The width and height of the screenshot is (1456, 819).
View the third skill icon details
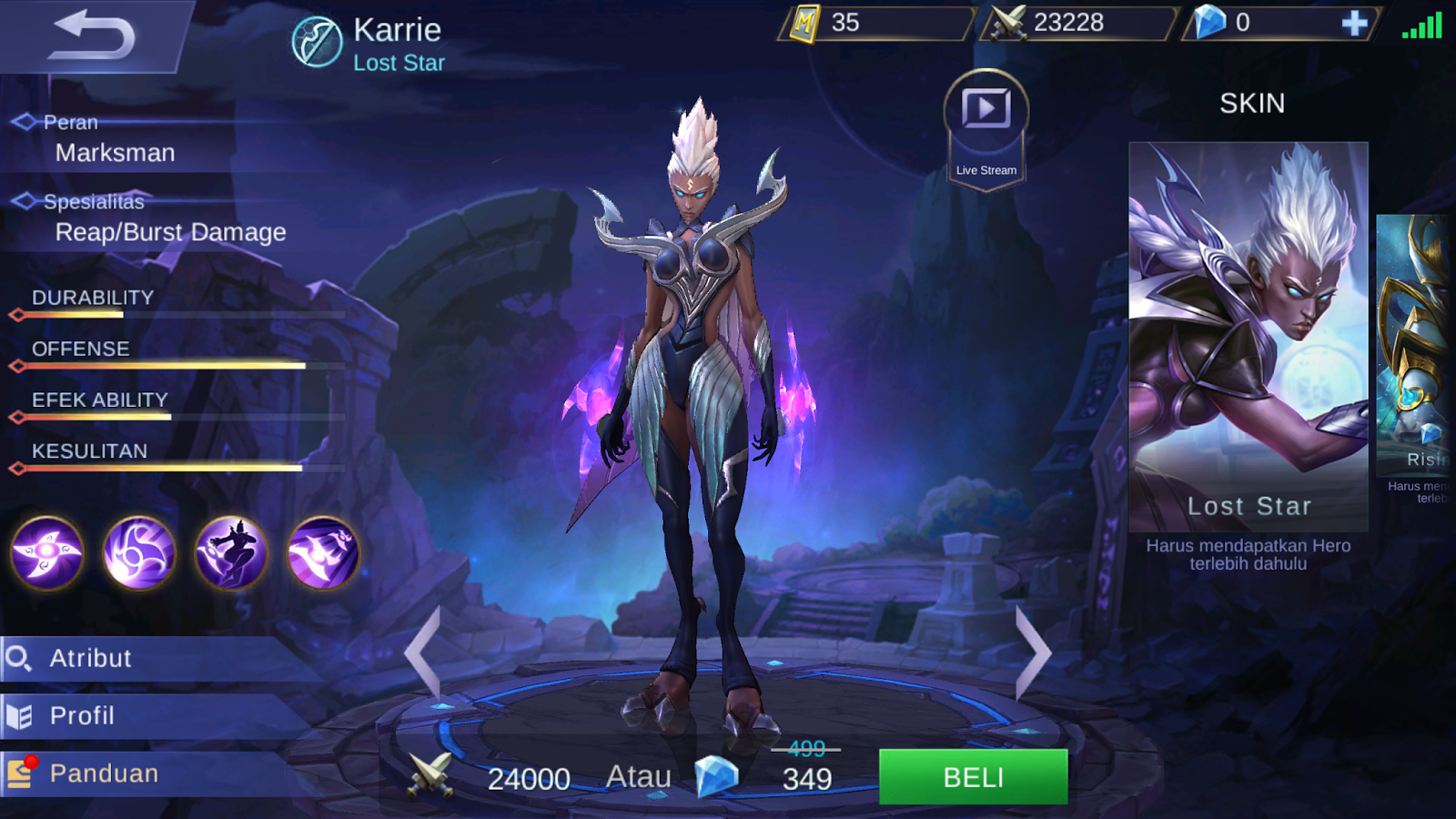(x=230, y=554)
